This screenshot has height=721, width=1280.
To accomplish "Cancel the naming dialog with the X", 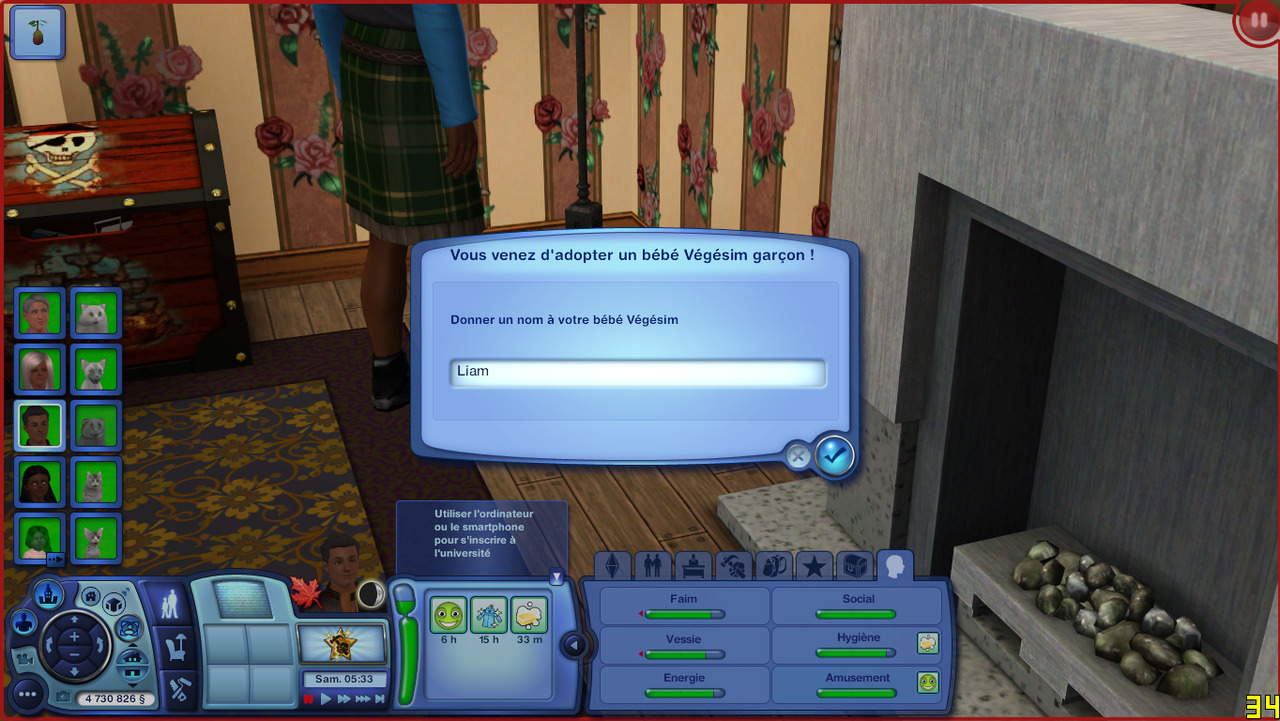I will pyautogui.click(x=798, y=457).
